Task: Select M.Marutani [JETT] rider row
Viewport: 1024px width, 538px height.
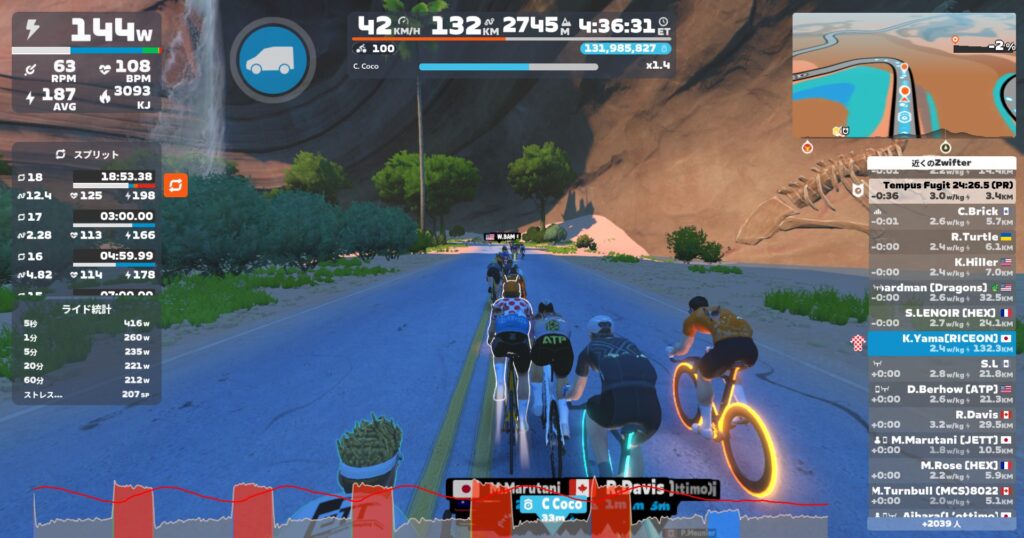Action: coord(942,444)
